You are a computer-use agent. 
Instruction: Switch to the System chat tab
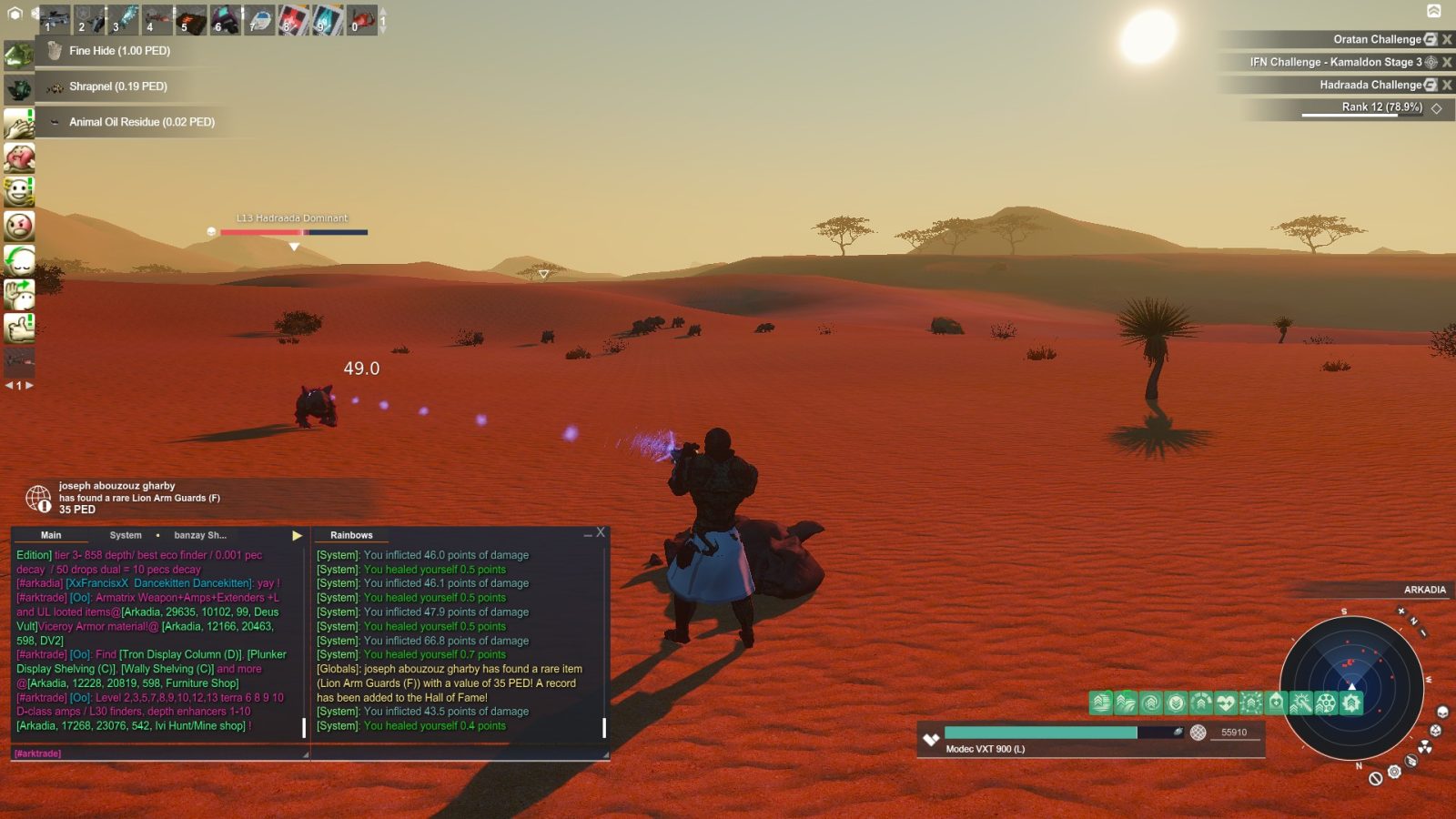click(125, 534)
